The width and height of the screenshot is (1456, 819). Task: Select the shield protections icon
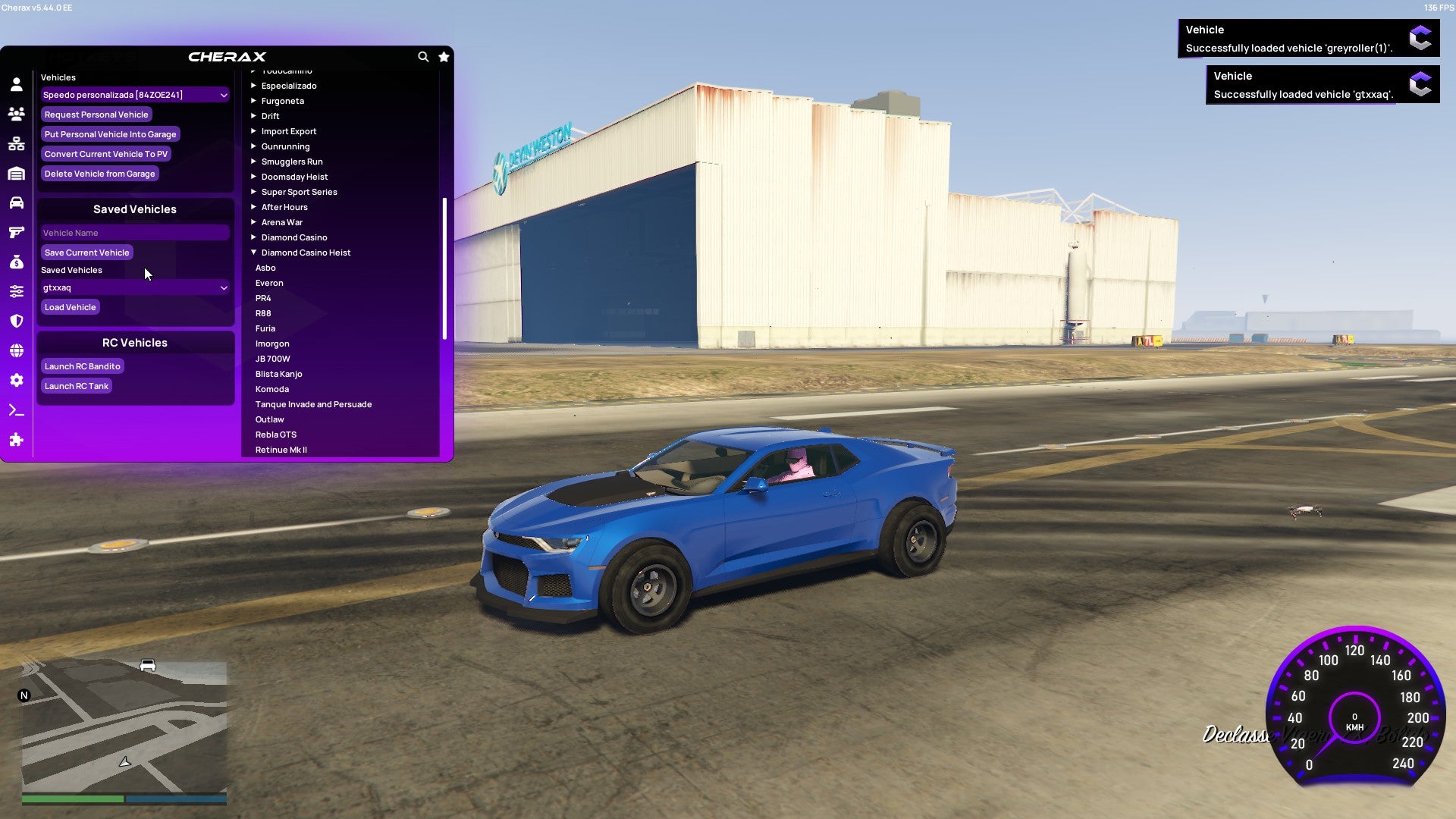(17, 321)
